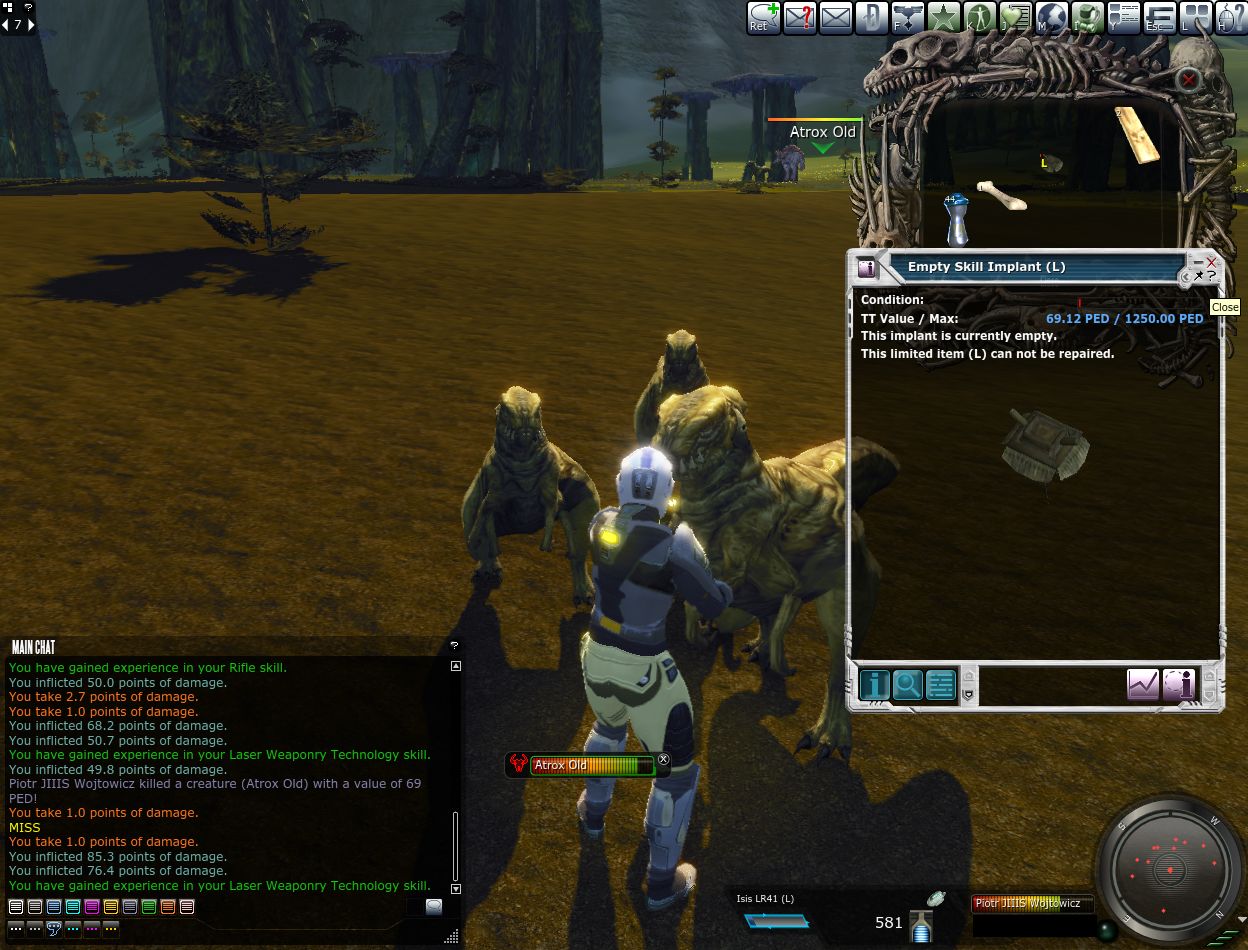Open the mouse help icon

click(x=1231, y=18)
